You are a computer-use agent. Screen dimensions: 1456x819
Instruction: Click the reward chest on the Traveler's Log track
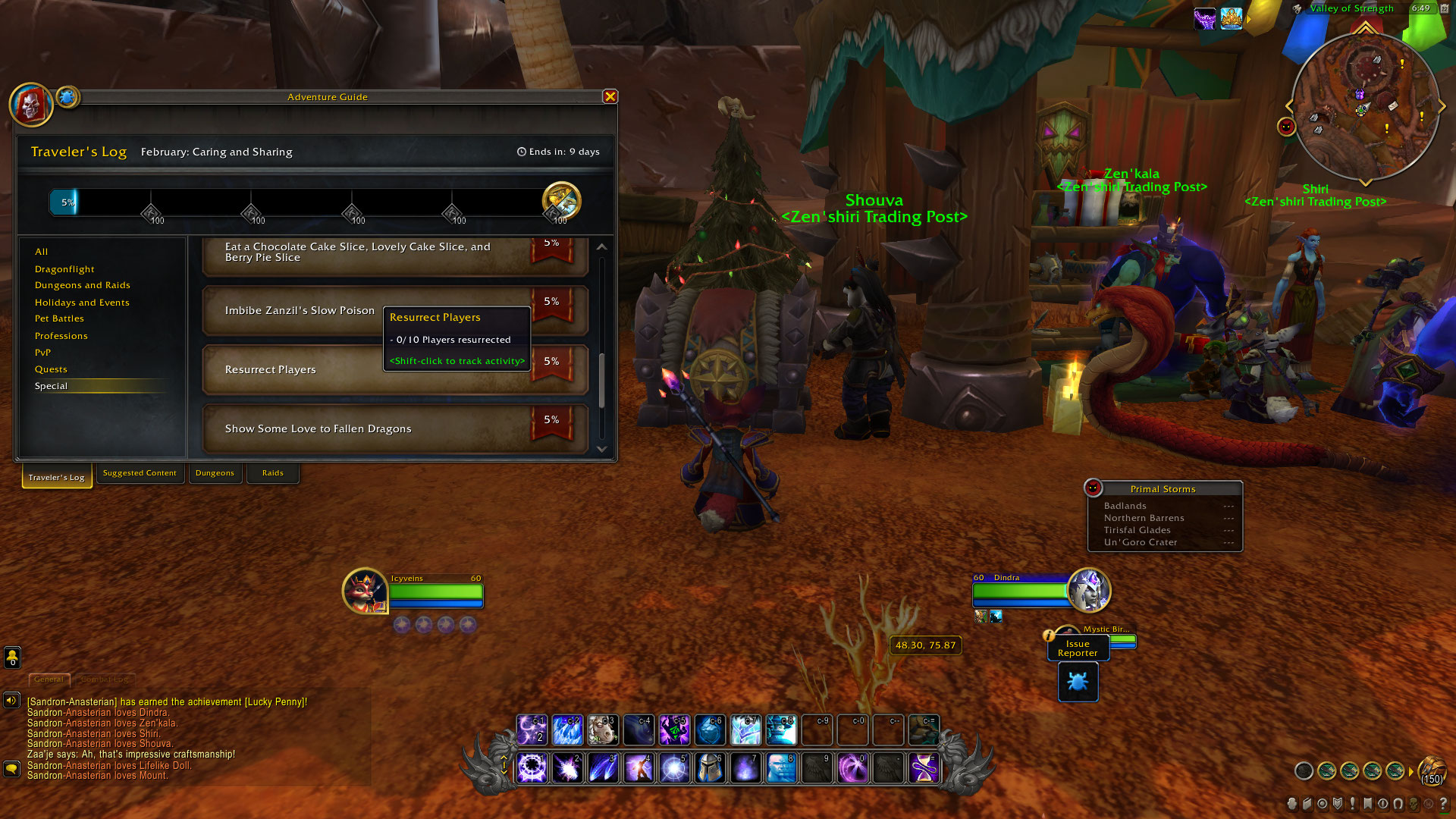561,201
